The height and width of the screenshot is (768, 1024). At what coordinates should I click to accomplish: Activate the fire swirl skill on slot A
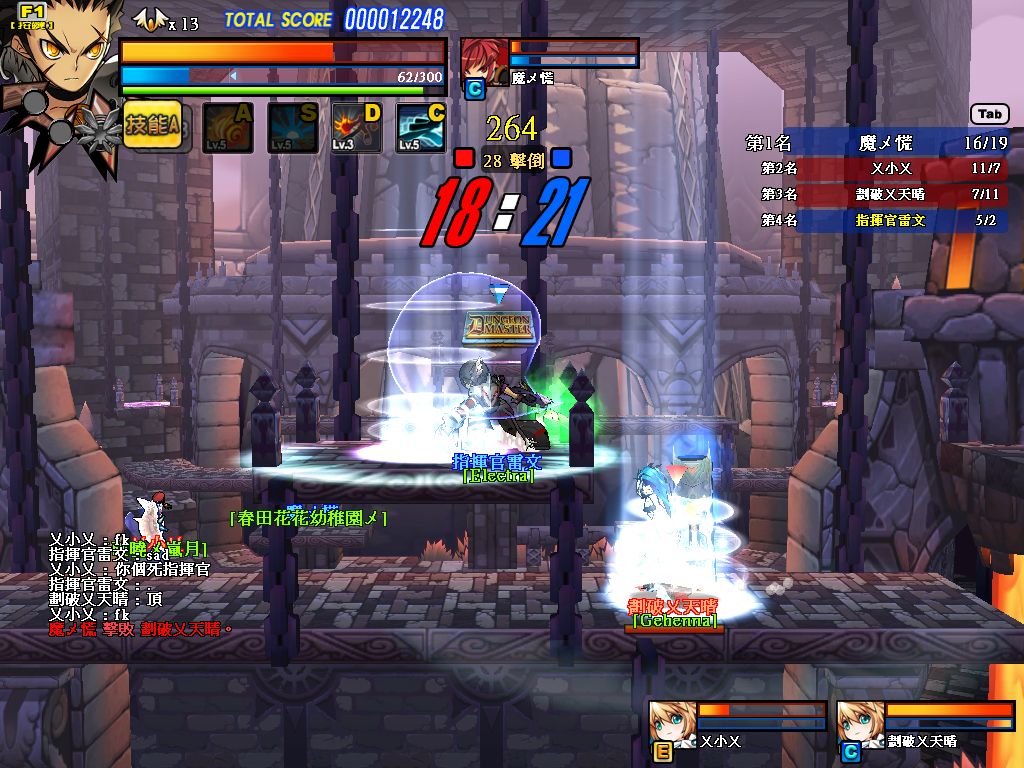tap(228, 128)
